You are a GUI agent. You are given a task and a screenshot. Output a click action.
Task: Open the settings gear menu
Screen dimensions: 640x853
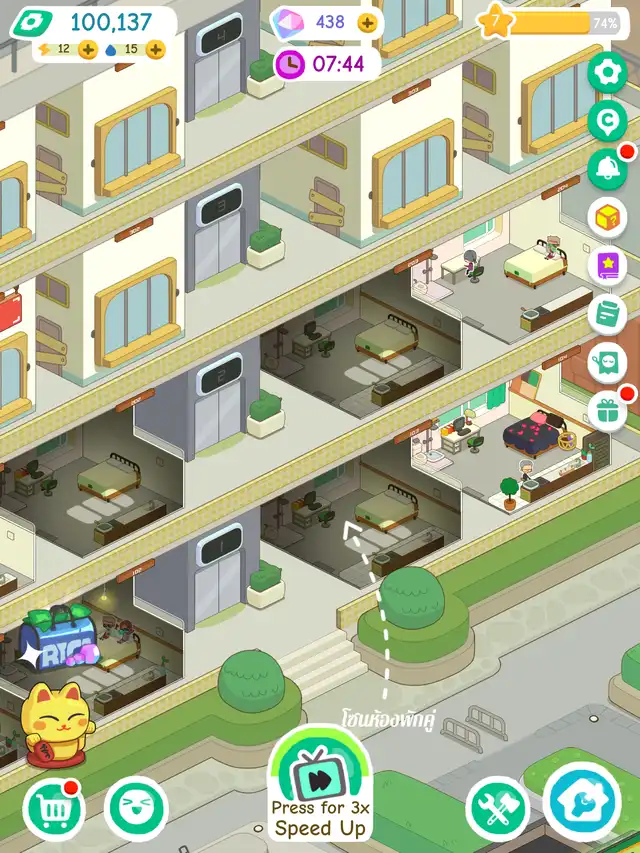[607, 72]
